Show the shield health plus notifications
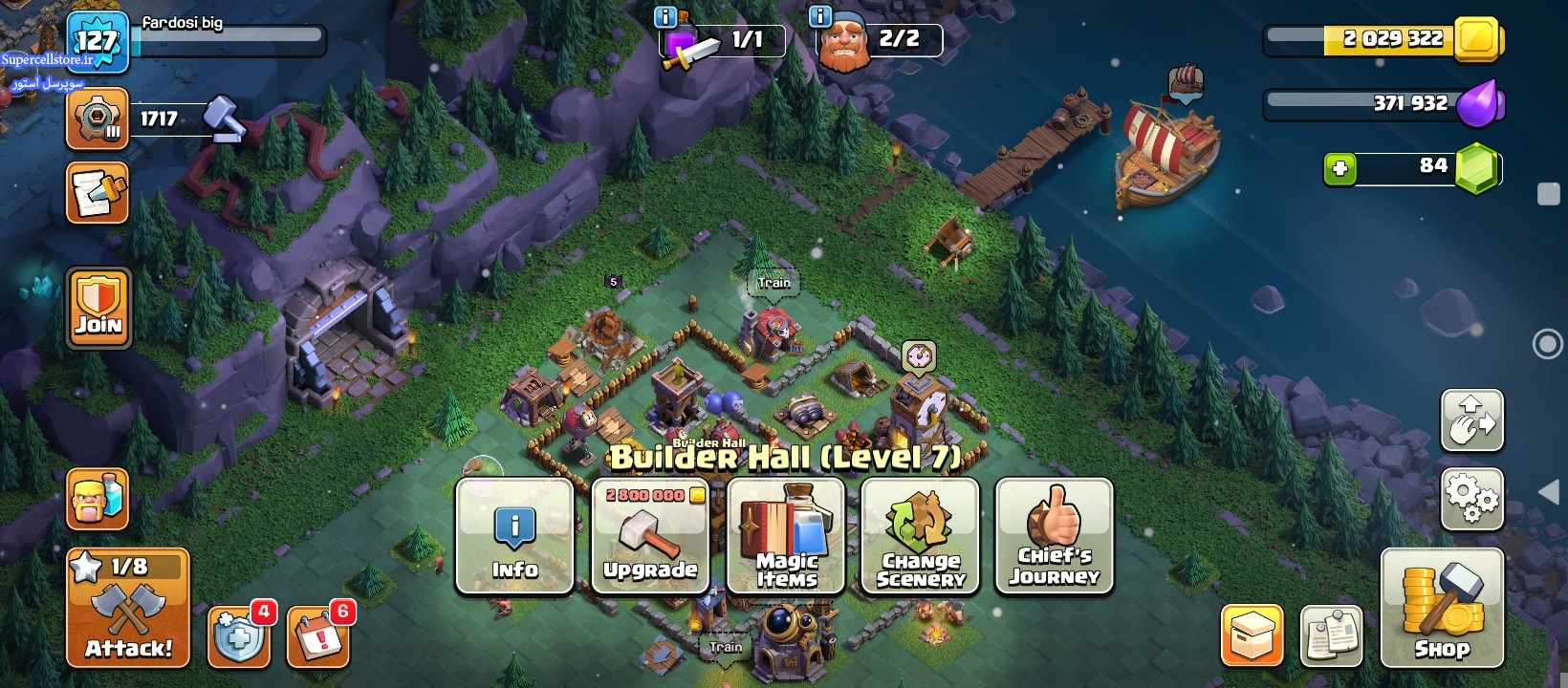Image resolution: width=1568 pixels, height=688 pixels. pyautogui.click(x=239, y=635)
